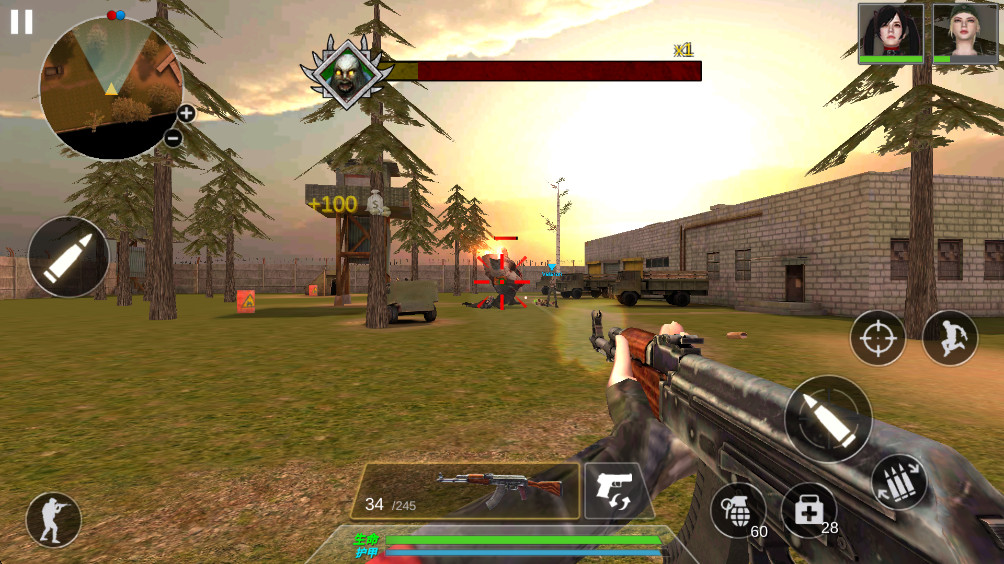
Task: Aim down sights with crosshair button
Action: pos(878,338)
